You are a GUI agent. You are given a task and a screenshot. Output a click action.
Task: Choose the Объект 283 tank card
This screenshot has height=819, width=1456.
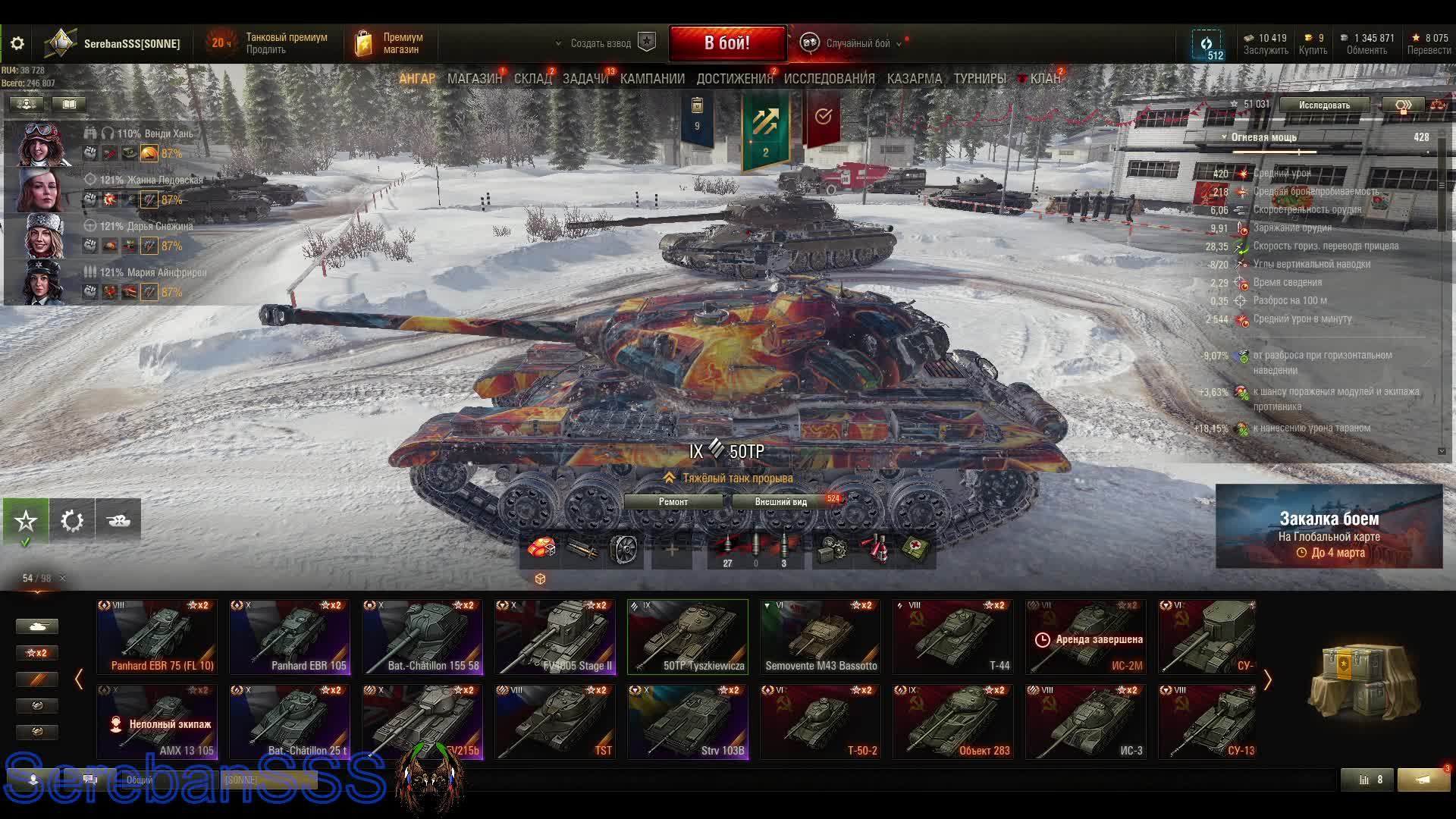953,721
